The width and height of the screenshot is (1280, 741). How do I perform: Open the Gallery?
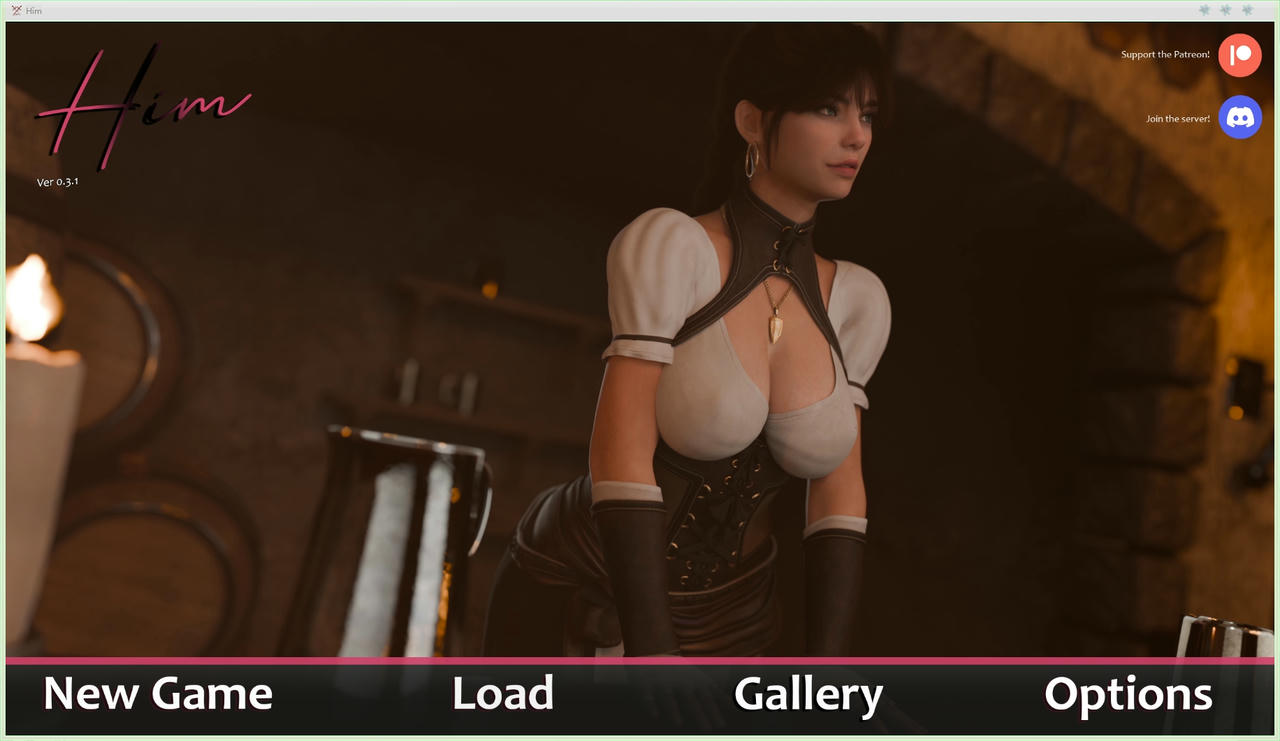808,693
